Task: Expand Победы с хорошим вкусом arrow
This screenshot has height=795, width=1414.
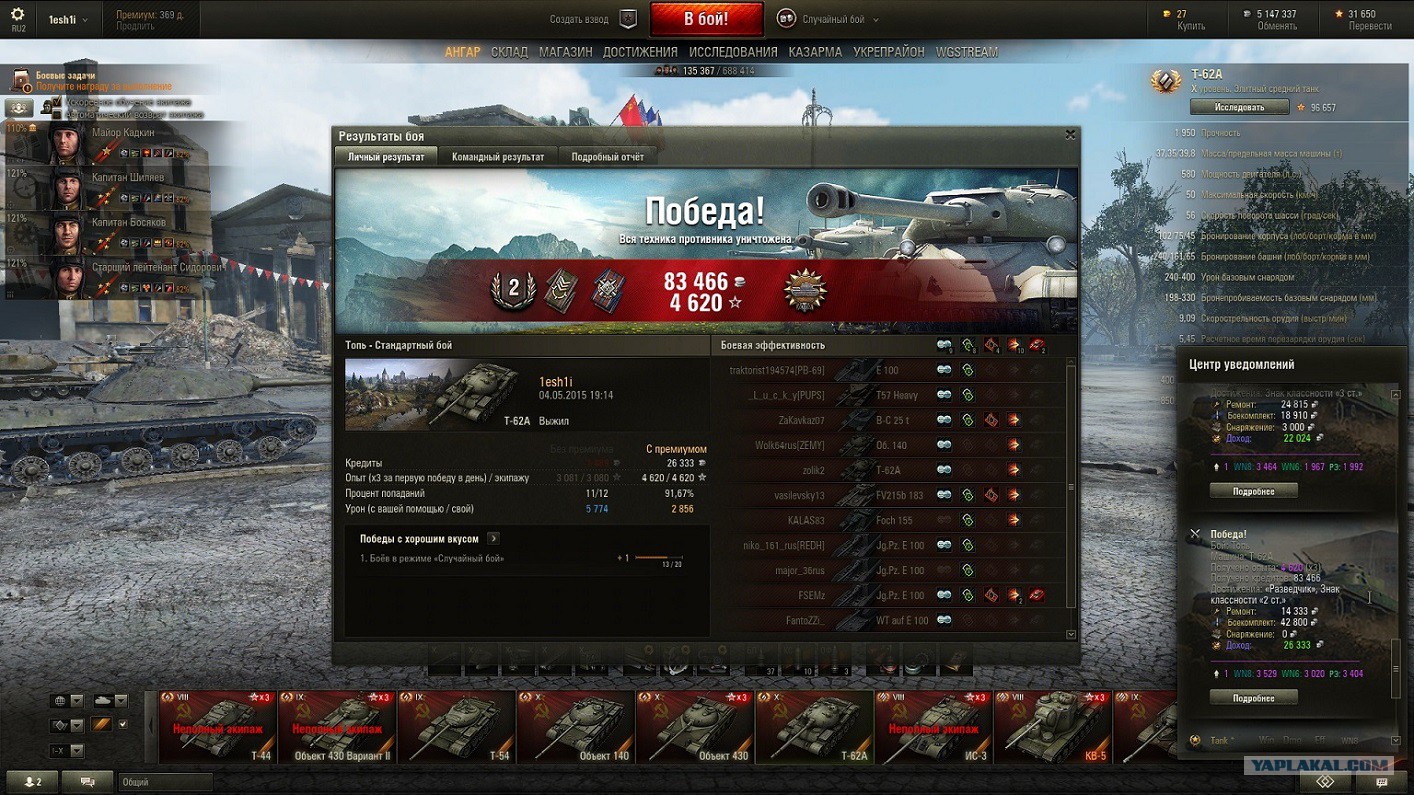Action: (x=493, y=539)
